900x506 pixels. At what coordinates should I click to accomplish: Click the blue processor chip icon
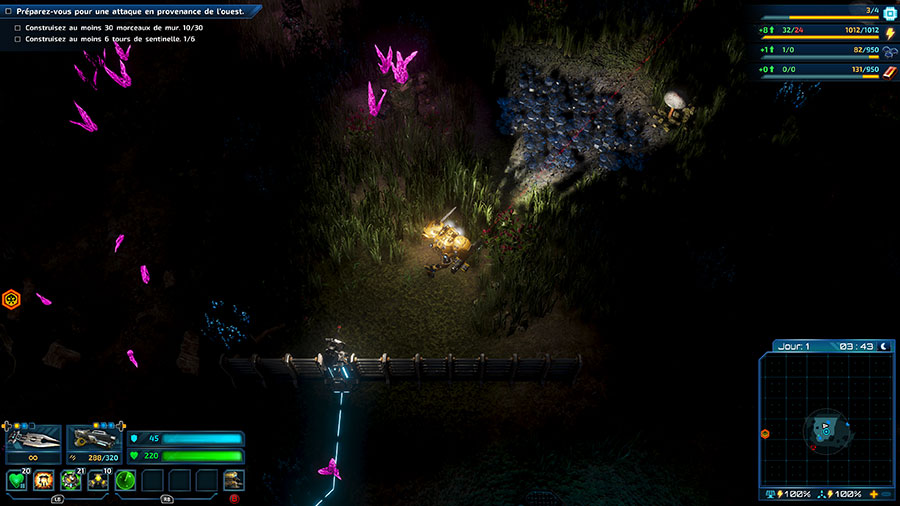[889, 13]
